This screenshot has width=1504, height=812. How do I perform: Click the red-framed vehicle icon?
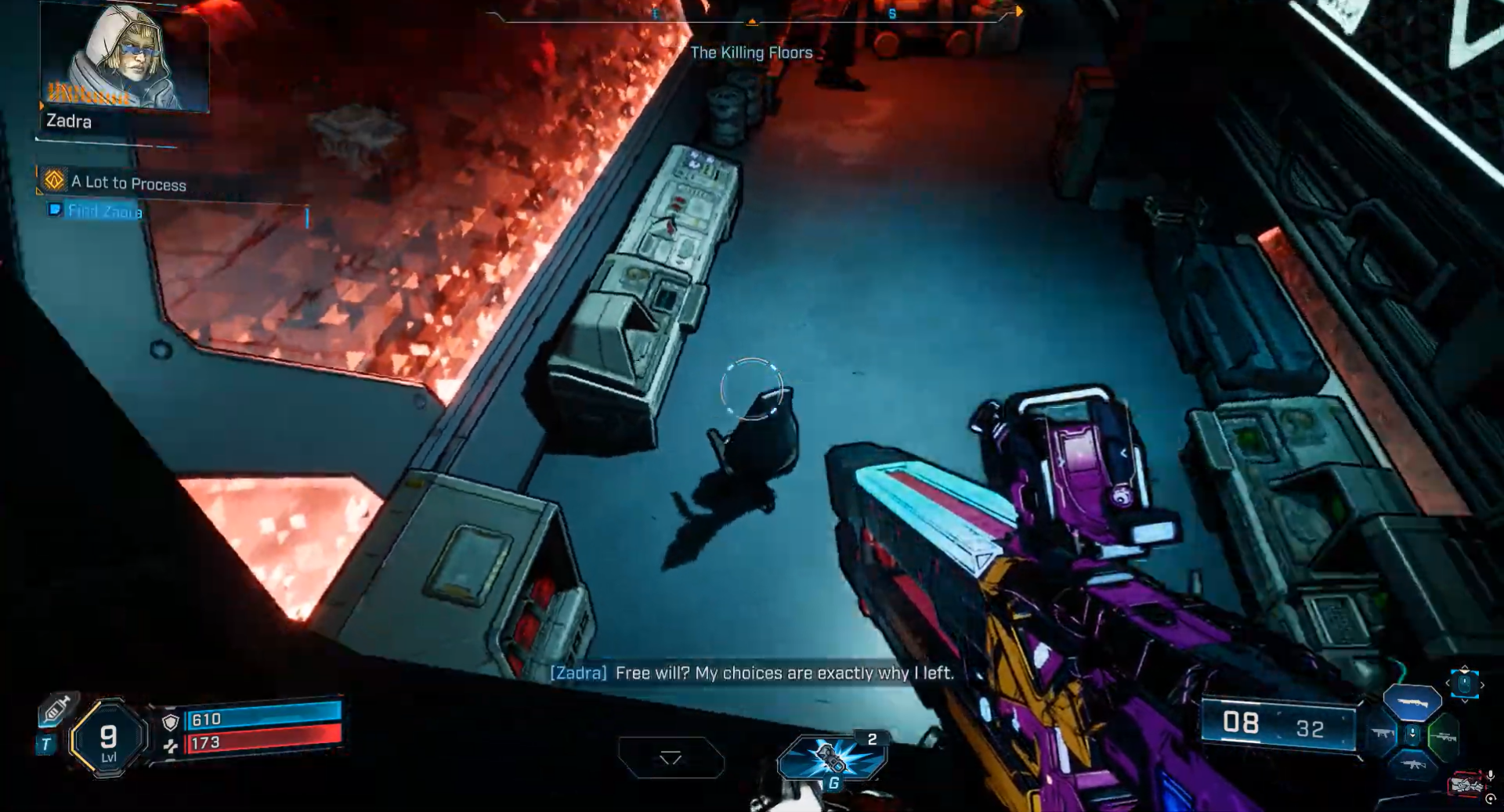(x=1465, y=784)
